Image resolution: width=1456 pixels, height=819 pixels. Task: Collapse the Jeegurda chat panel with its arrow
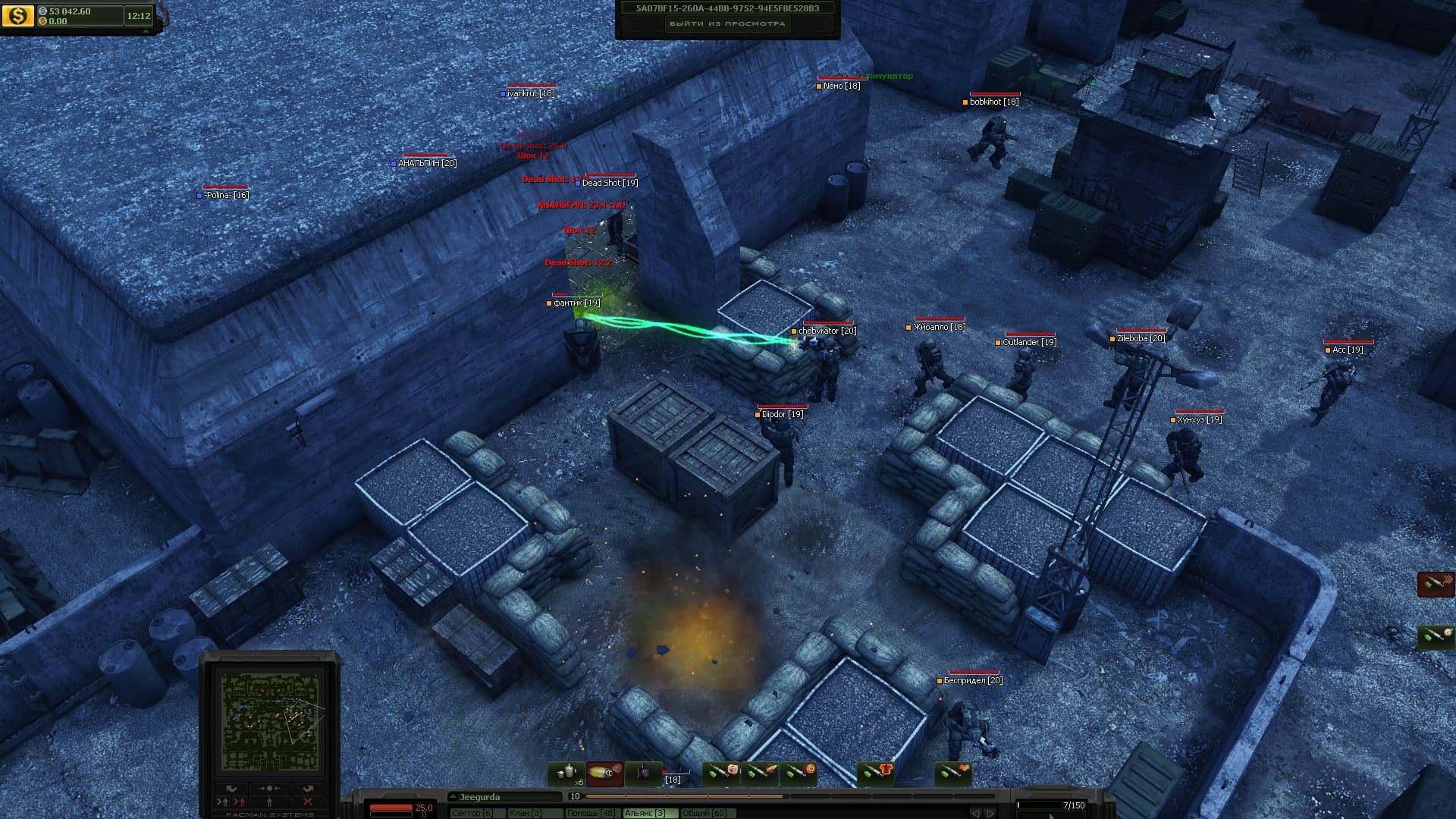[453, 796]
